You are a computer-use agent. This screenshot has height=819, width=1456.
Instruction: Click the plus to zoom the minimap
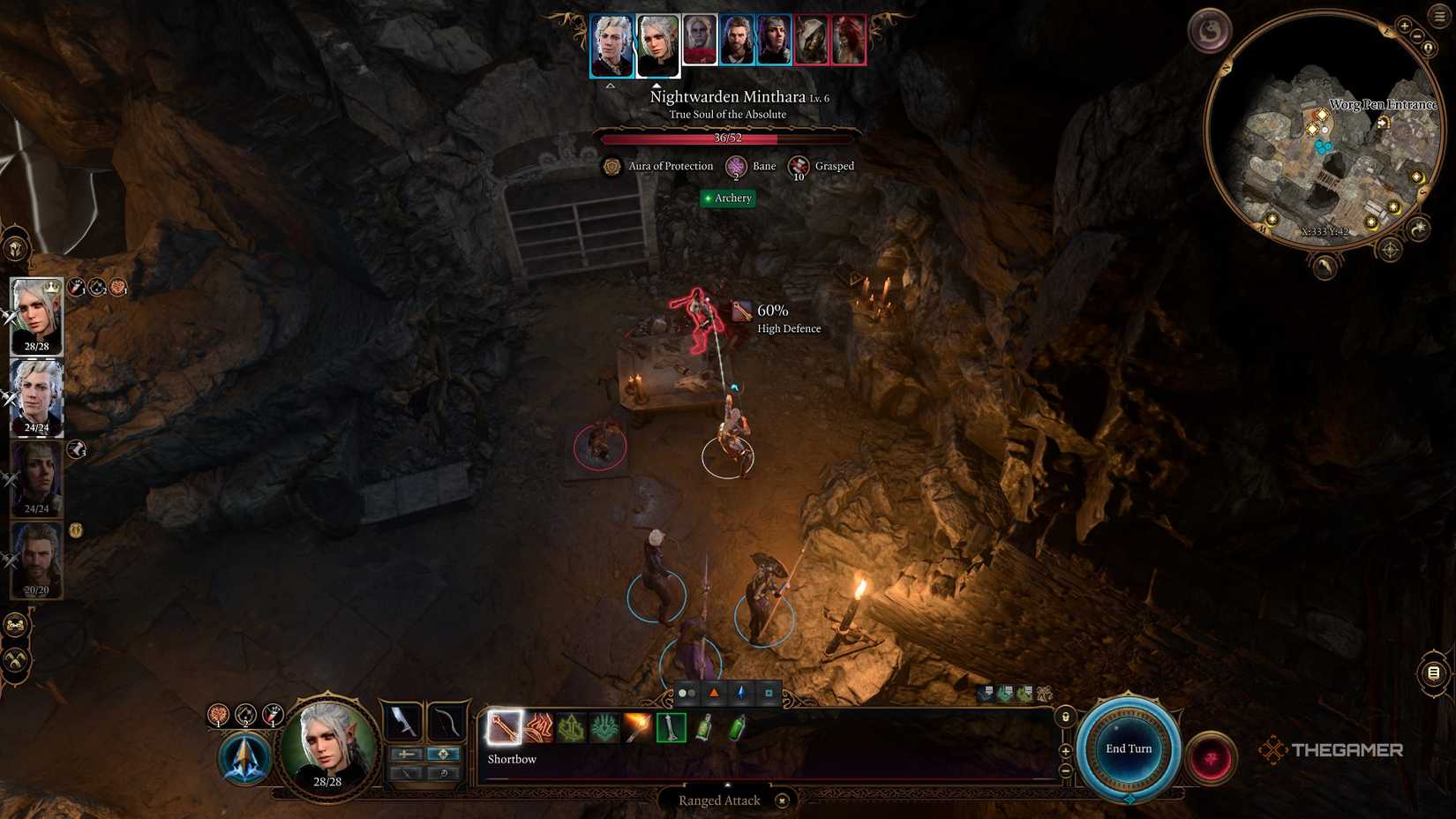click(x=1406, y=26)
